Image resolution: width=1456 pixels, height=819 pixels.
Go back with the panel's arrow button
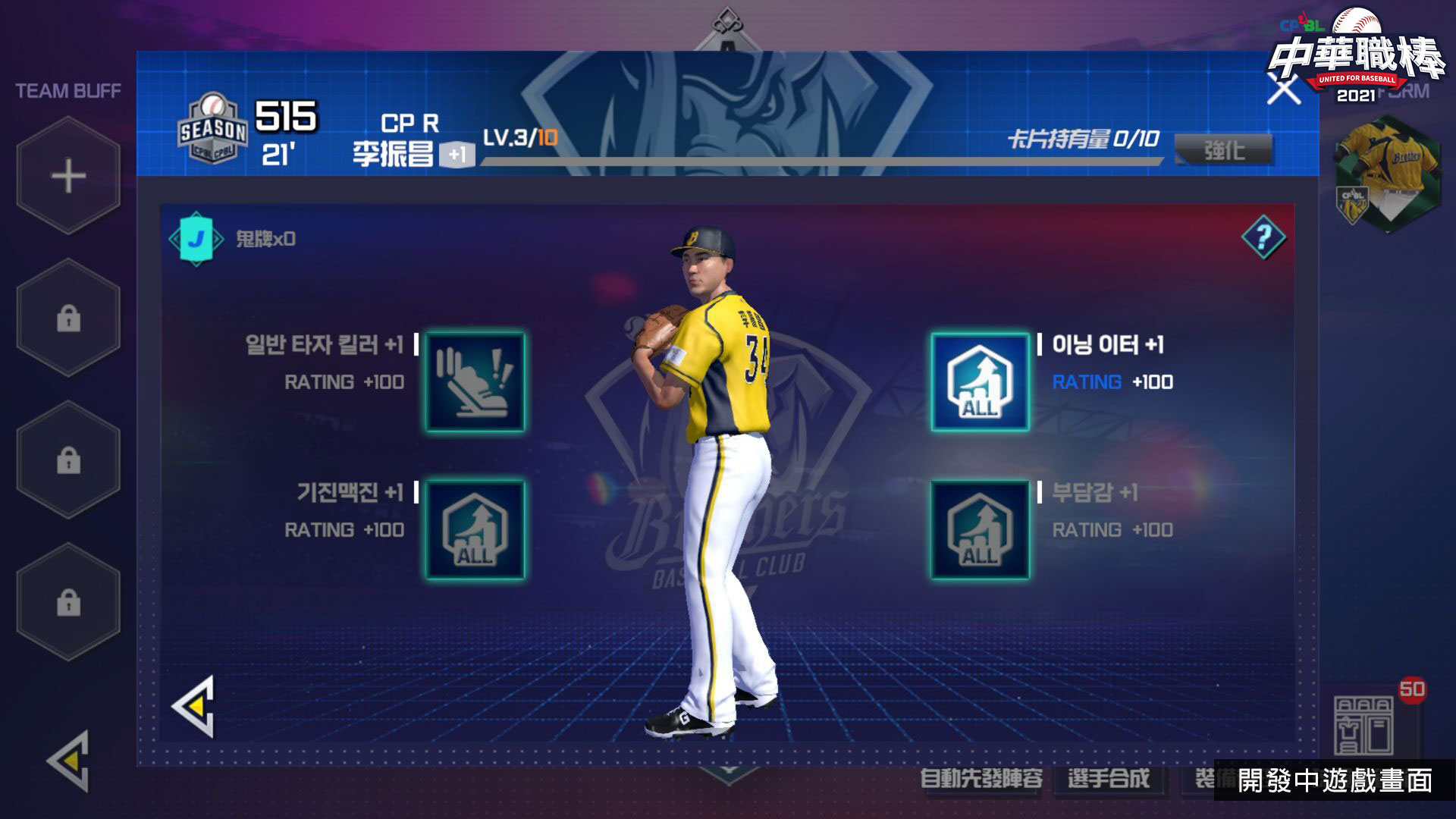pos(195,707)
